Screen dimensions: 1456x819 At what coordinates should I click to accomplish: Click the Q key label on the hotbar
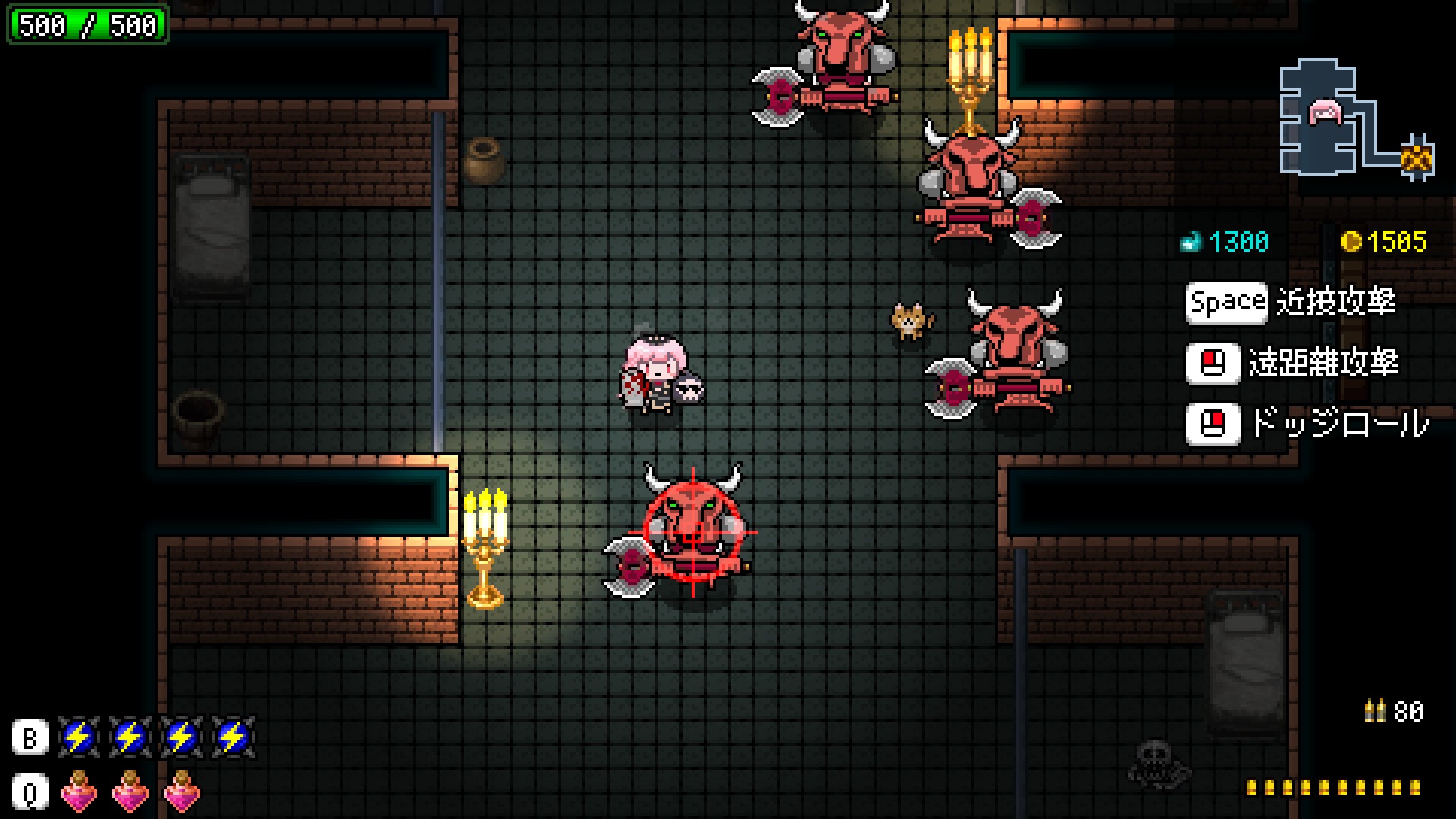(x=29, y=791)
